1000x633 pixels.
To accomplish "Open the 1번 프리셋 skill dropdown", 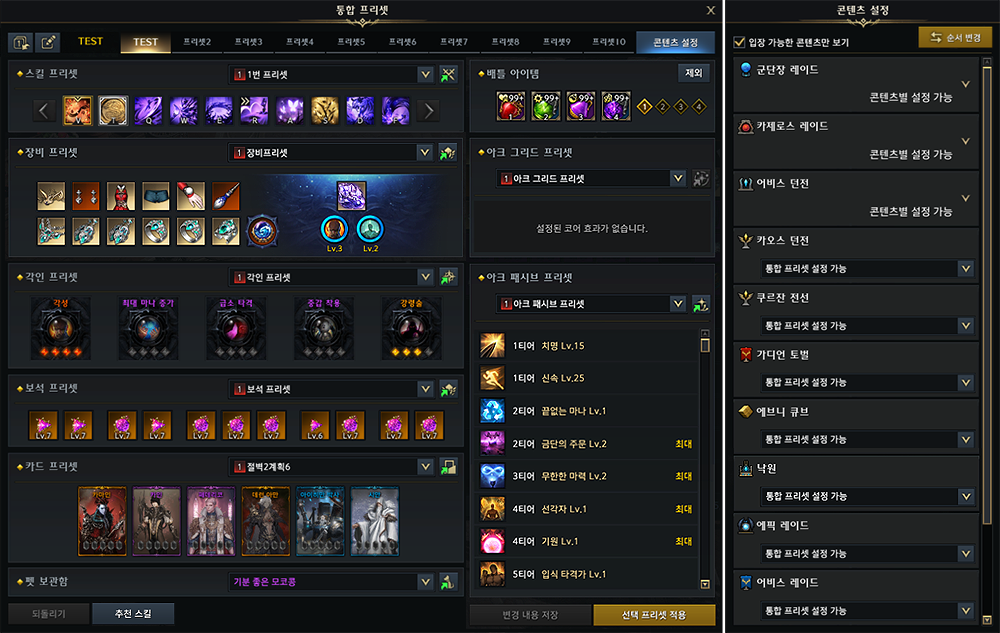I will pyautogui.click(x=425, y=74).
